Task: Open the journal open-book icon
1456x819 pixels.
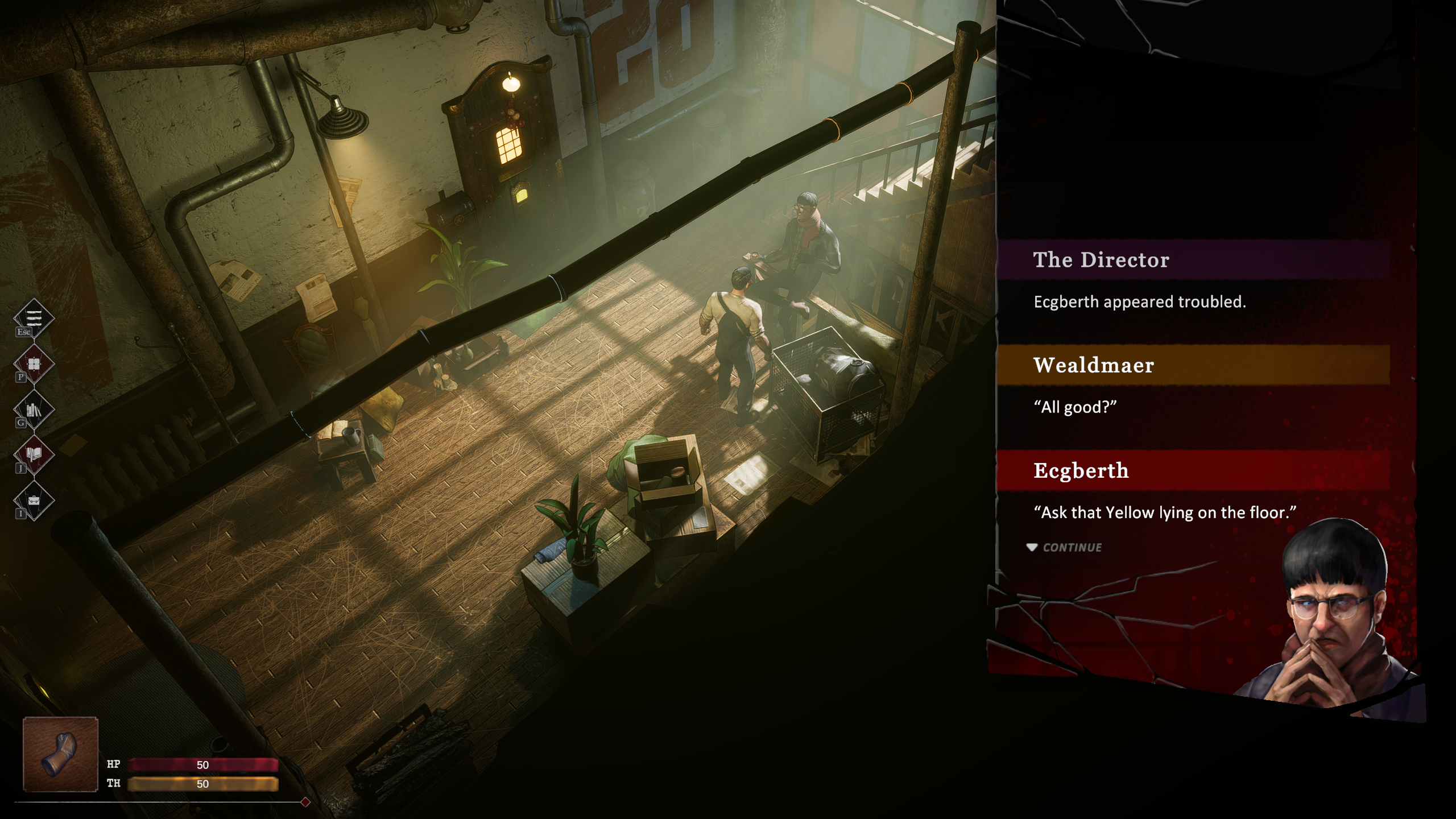Action: point(34,454)
